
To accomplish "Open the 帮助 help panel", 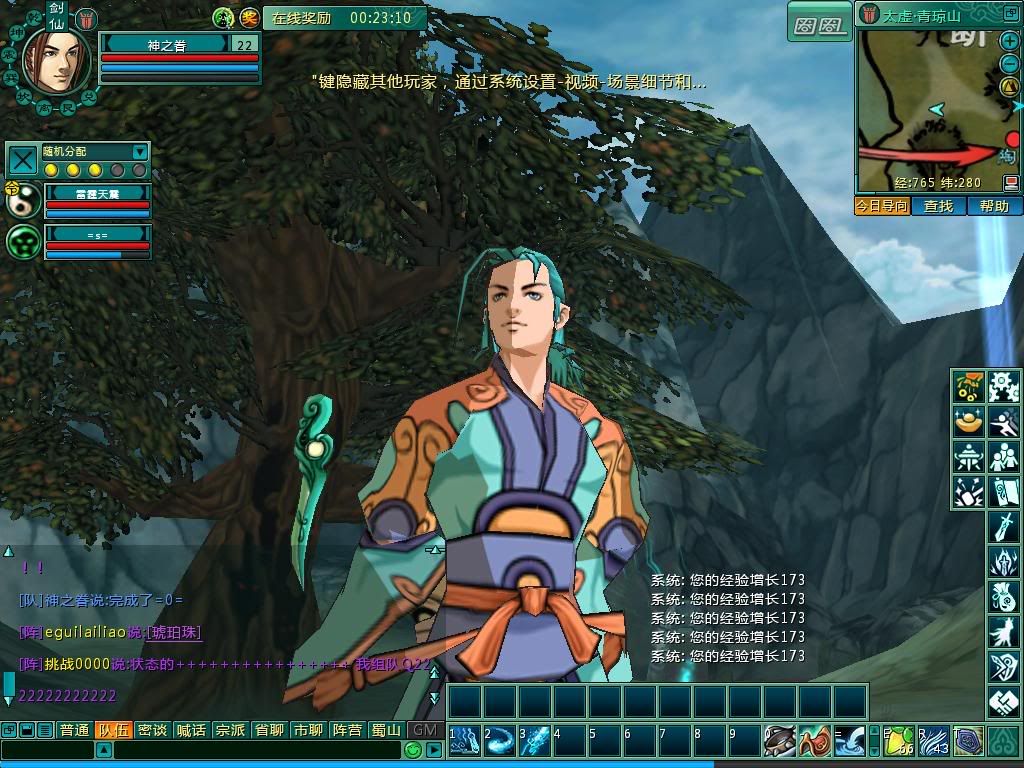I will (994, 206).
